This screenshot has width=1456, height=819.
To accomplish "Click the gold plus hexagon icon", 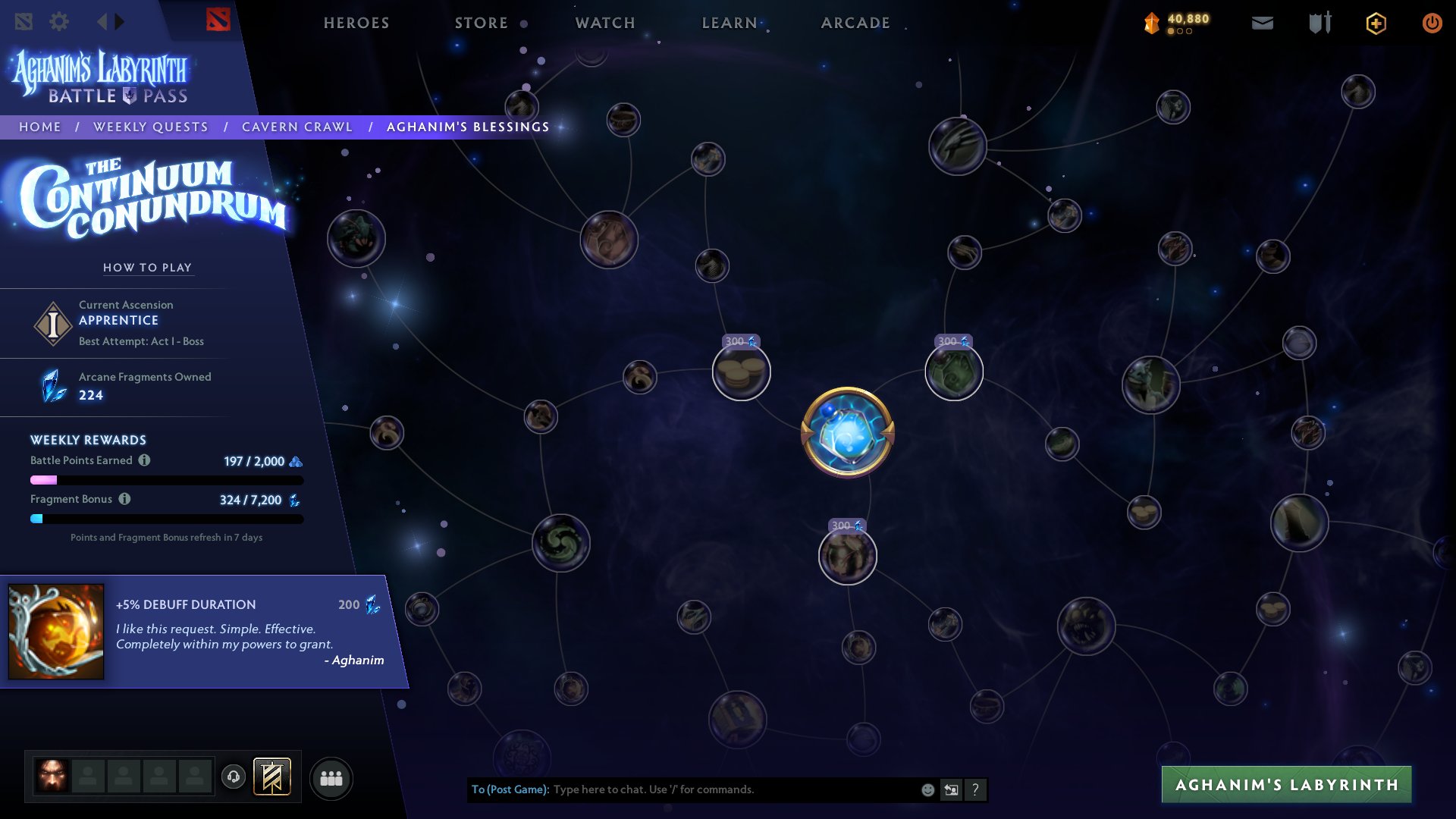I will [x=1376, y=23].
